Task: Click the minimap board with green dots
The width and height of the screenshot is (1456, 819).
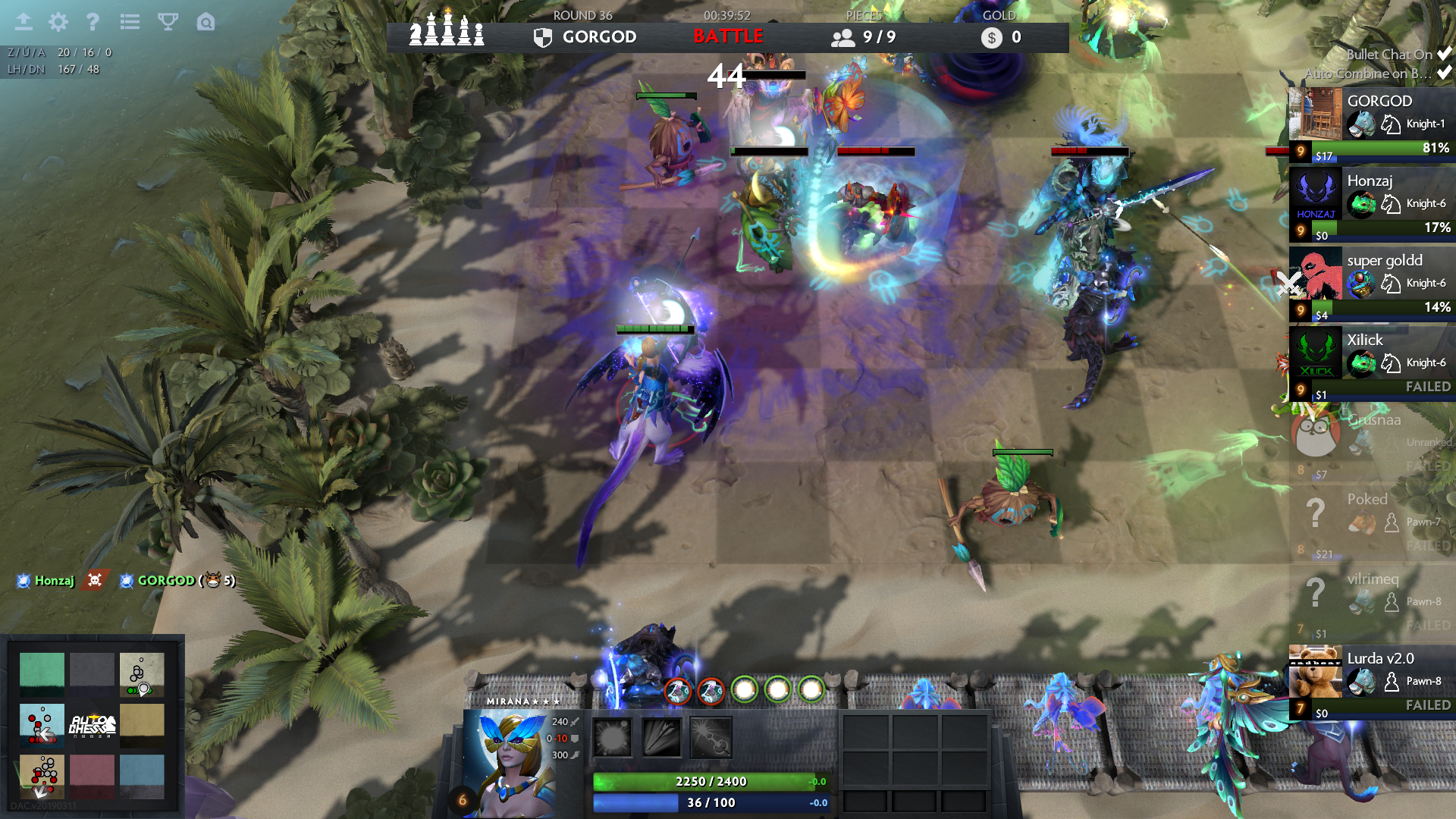Action: (x=141, y=674)
